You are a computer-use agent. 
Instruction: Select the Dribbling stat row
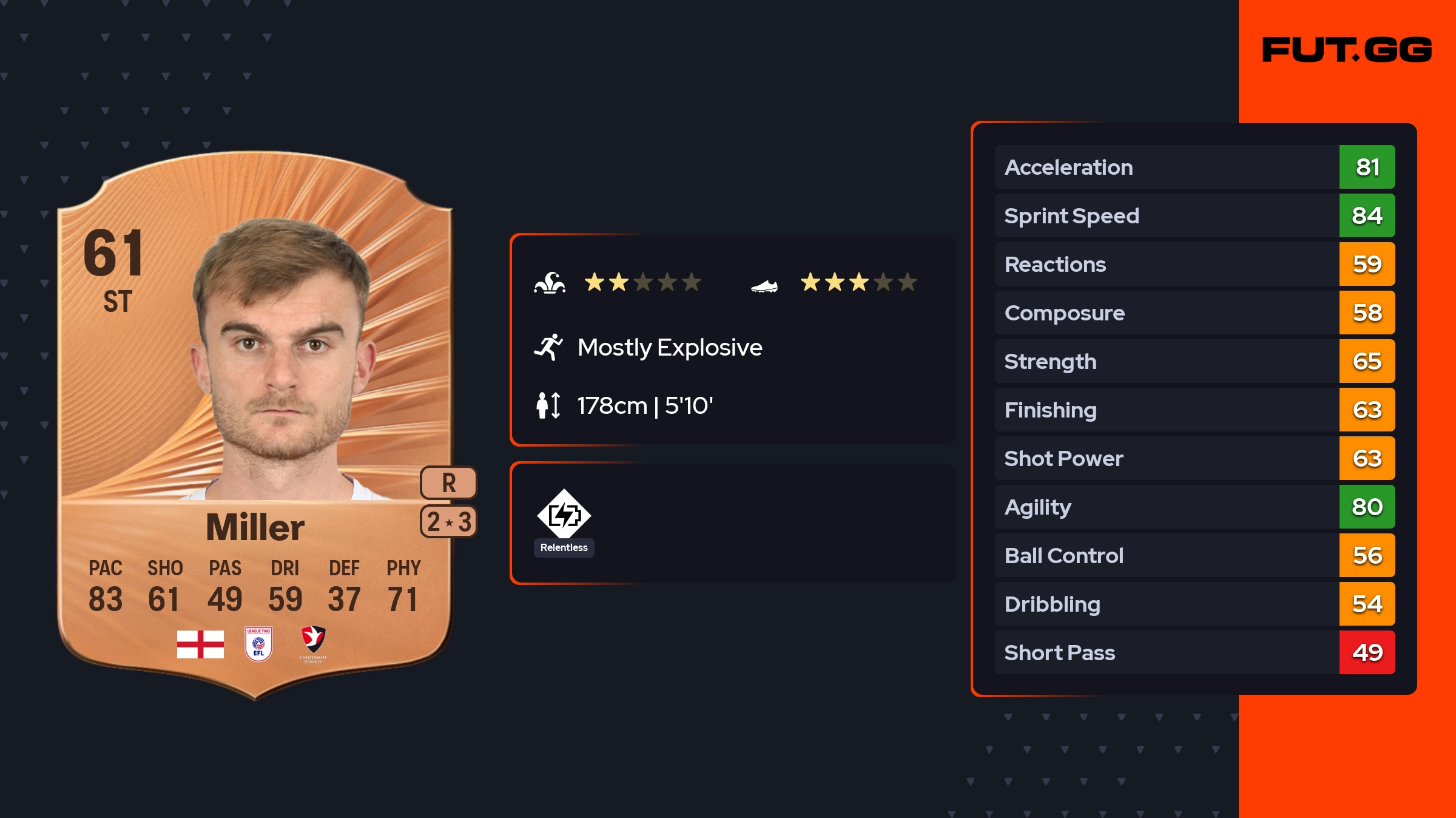[1194, 604]
